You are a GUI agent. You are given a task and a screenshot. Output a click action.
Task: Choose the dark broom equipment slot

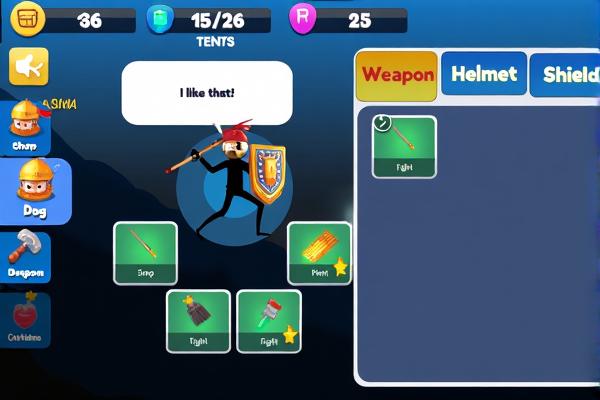coord(198,321)
